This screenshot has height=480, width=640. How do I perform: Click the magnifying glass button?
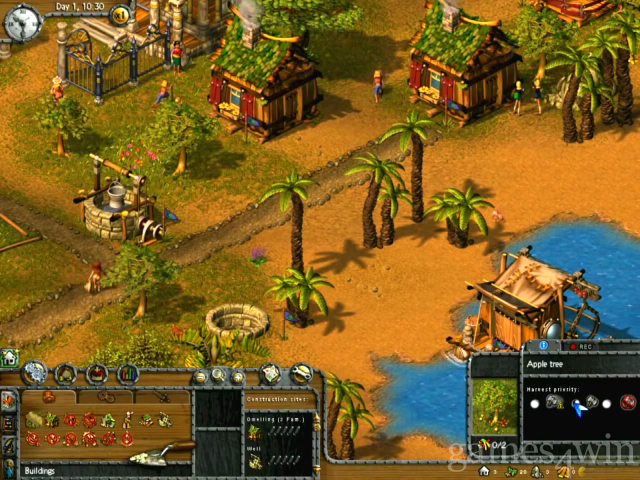[x=219, y=376]
